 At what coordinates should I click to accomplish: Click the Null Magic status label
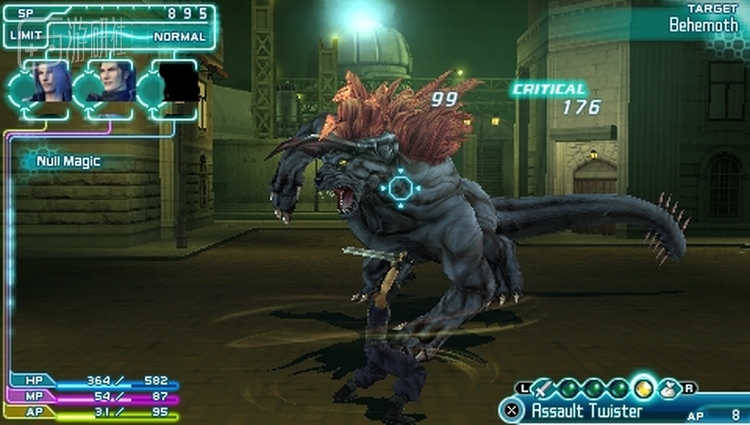point(67,160)
